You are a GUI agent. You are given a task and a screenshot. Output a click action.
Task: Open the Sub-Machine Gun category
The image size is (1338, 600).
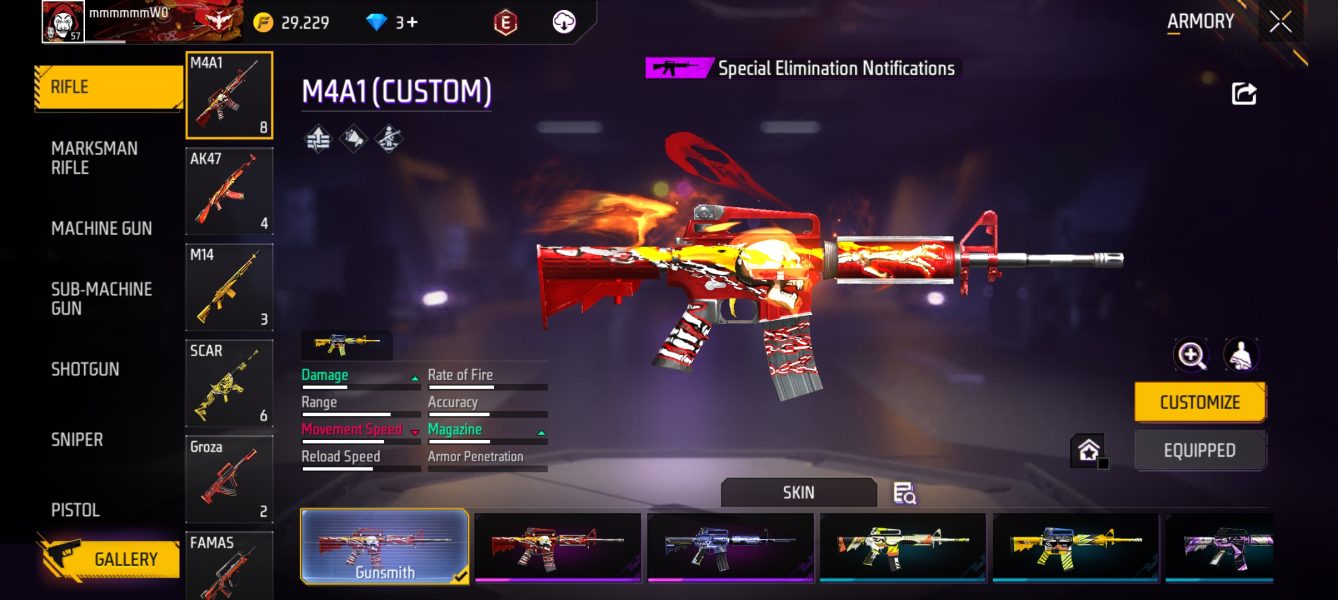pos(101,299)
